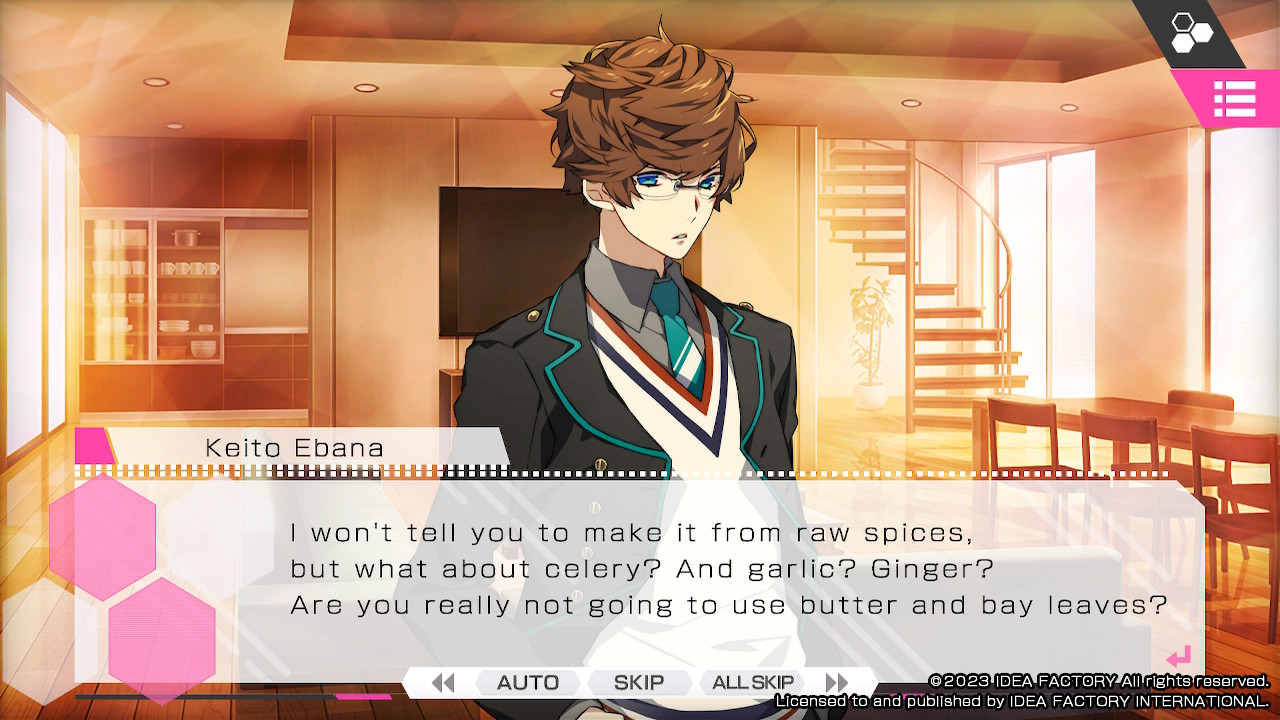Enable AUTO text playback mode
The height and width of the screenshot is (720, 1280).
point(526,683)
